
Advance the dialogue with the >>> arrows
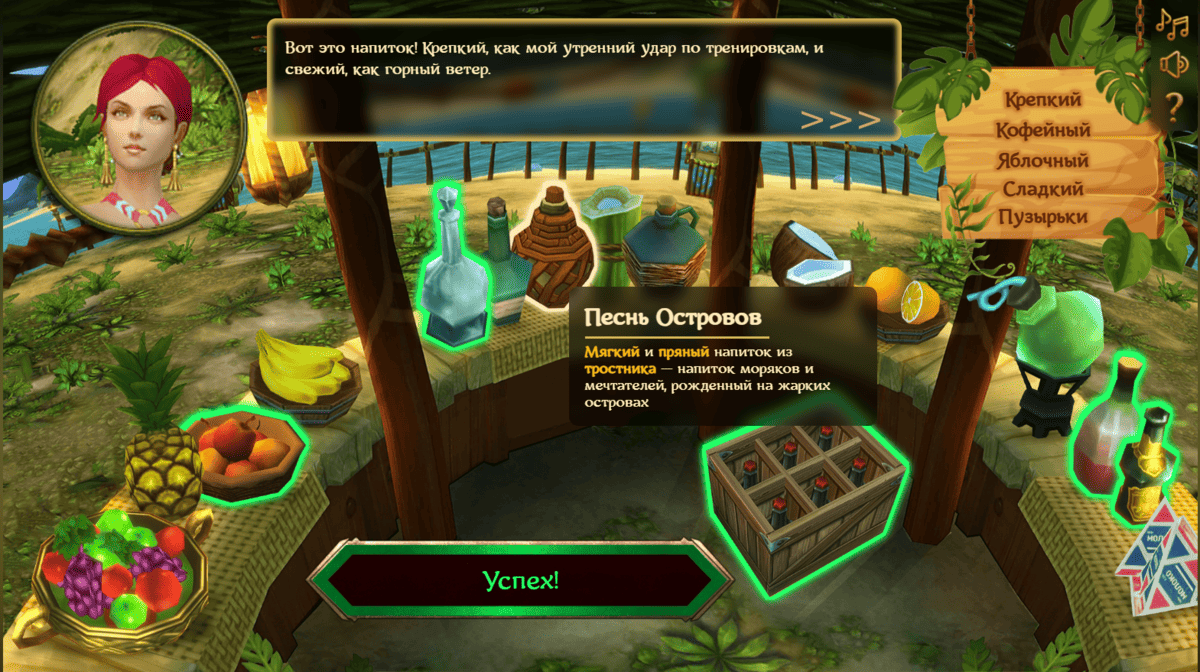point(840,120)
